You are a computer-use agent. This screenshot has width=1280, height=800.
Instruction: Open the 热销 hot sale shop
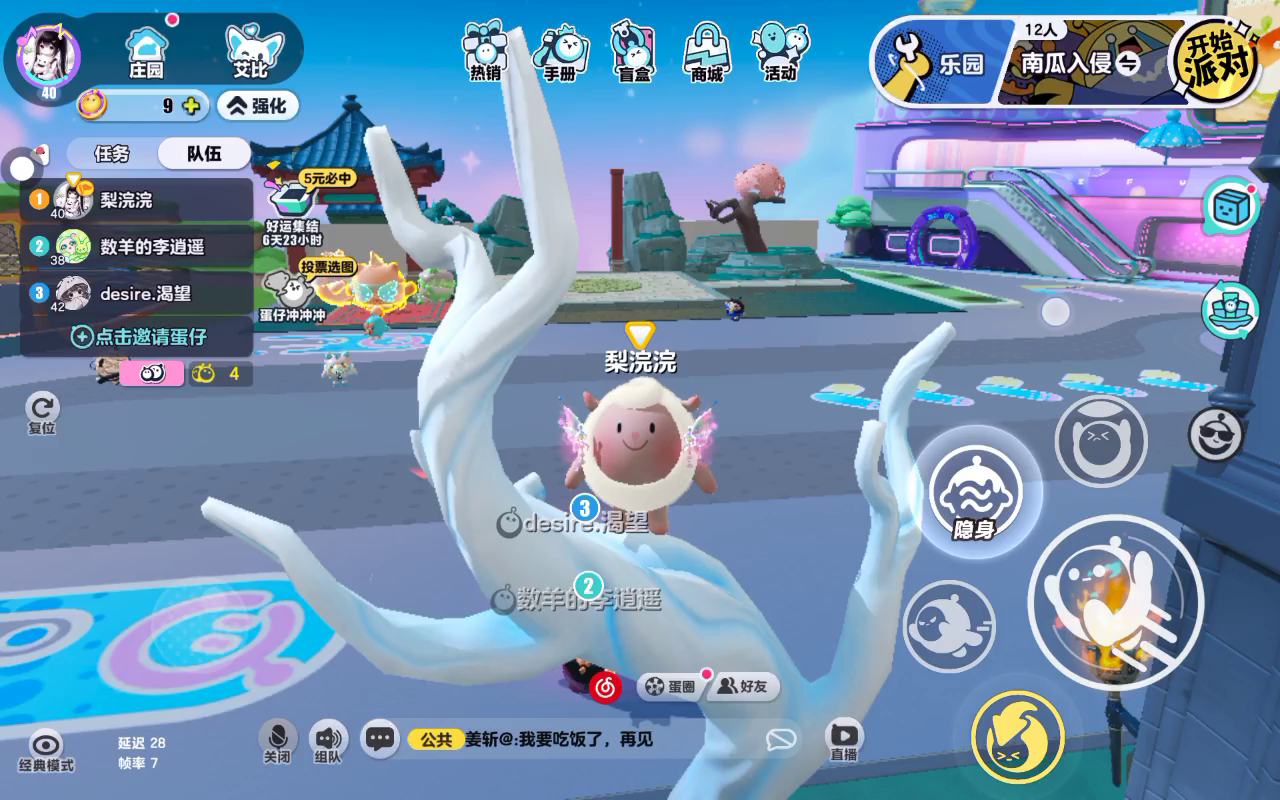[485, 51]
